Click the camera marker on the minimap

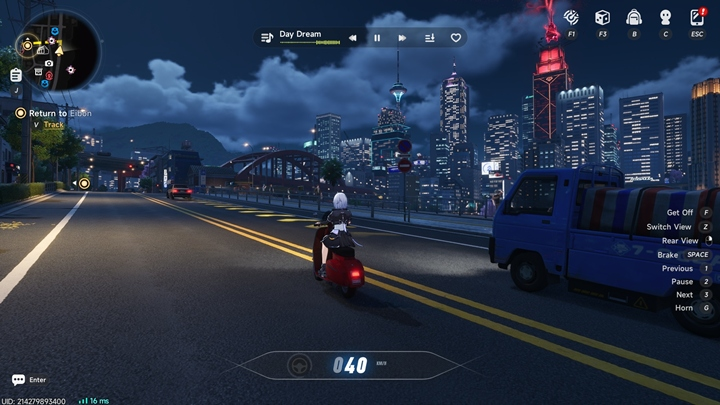pyautogui.click(x=48, y=63)
